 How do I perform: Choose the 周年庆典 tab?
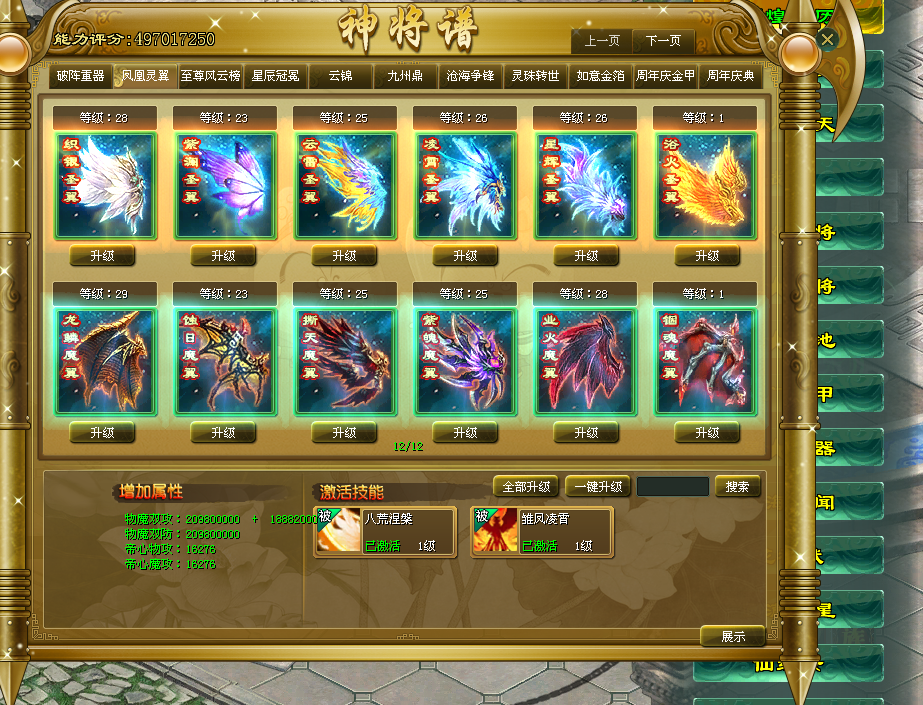click(x=730, y=76)
